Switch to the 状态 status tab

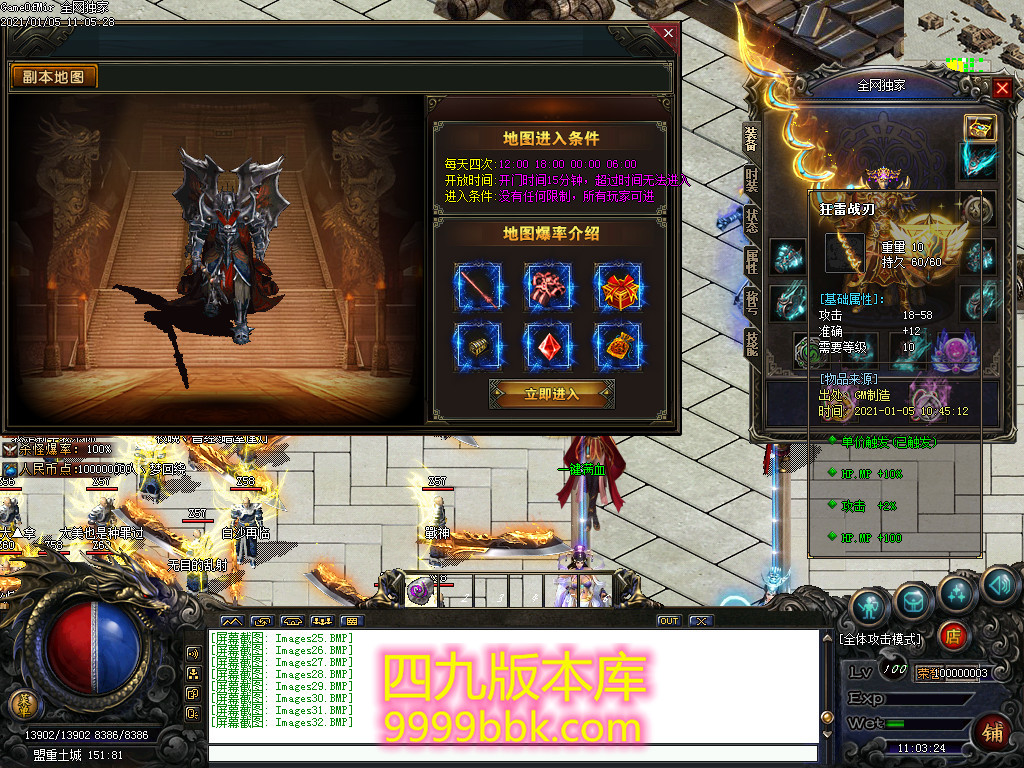(x=751, y=221)
